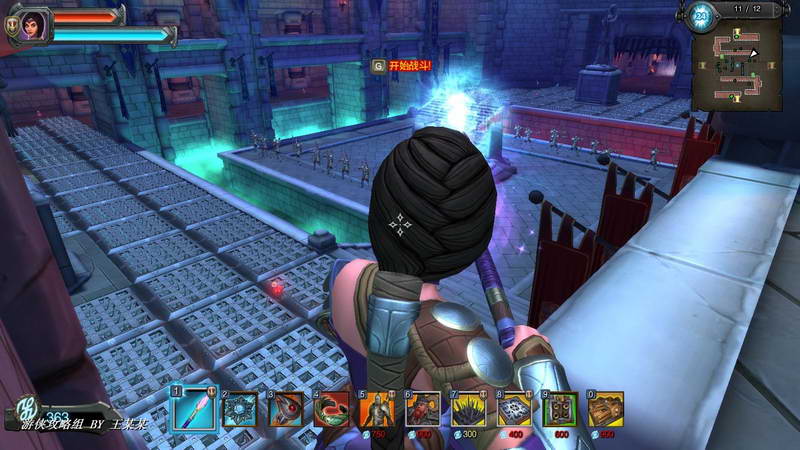Click the glowing blue rift points orb

coord(700,14)
